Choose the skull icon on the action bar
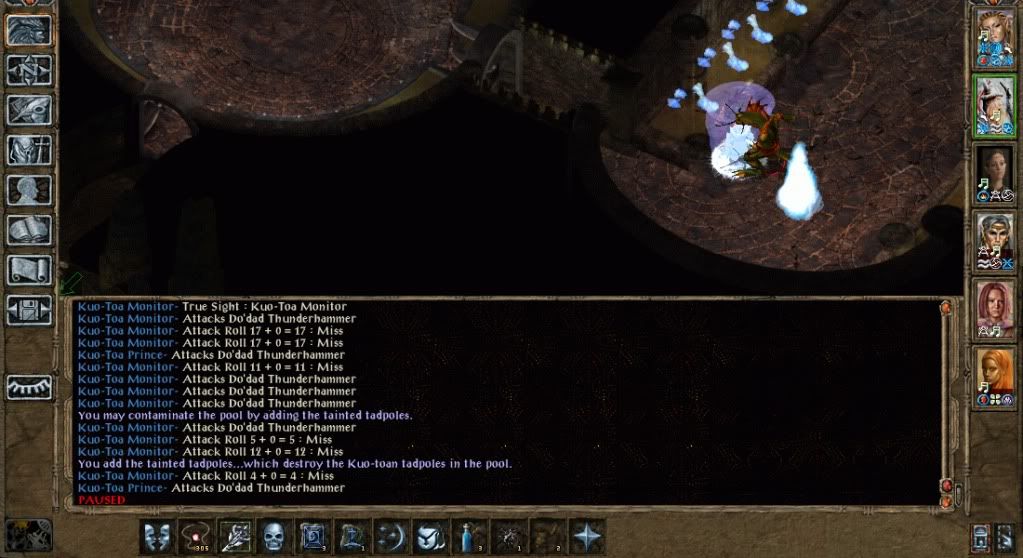The height and width of the screenshot is (558, 1023). (x=273, y=537)
